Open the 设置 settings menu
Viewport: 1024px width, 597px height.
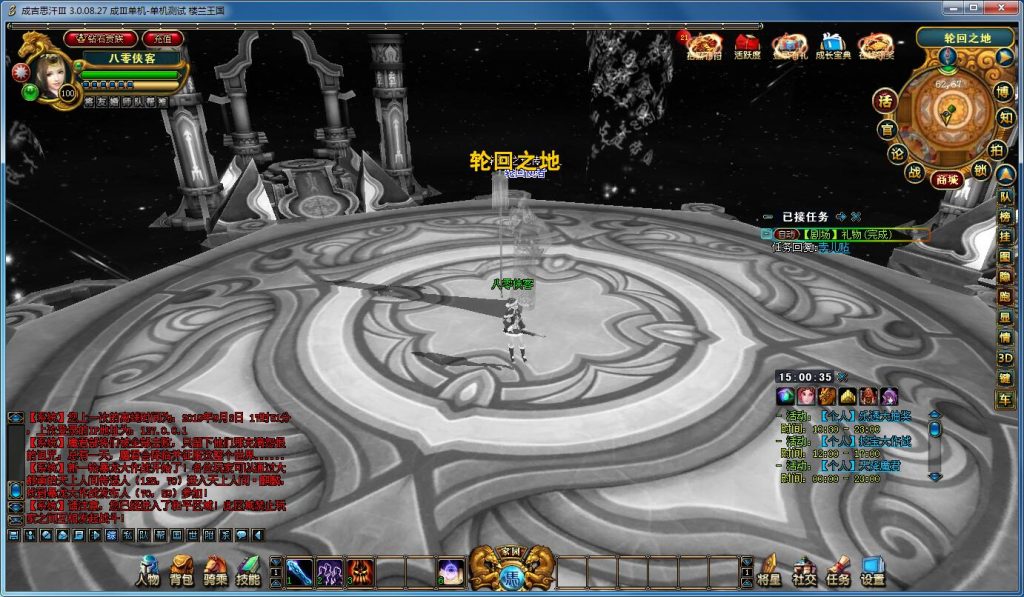[872, 570]
